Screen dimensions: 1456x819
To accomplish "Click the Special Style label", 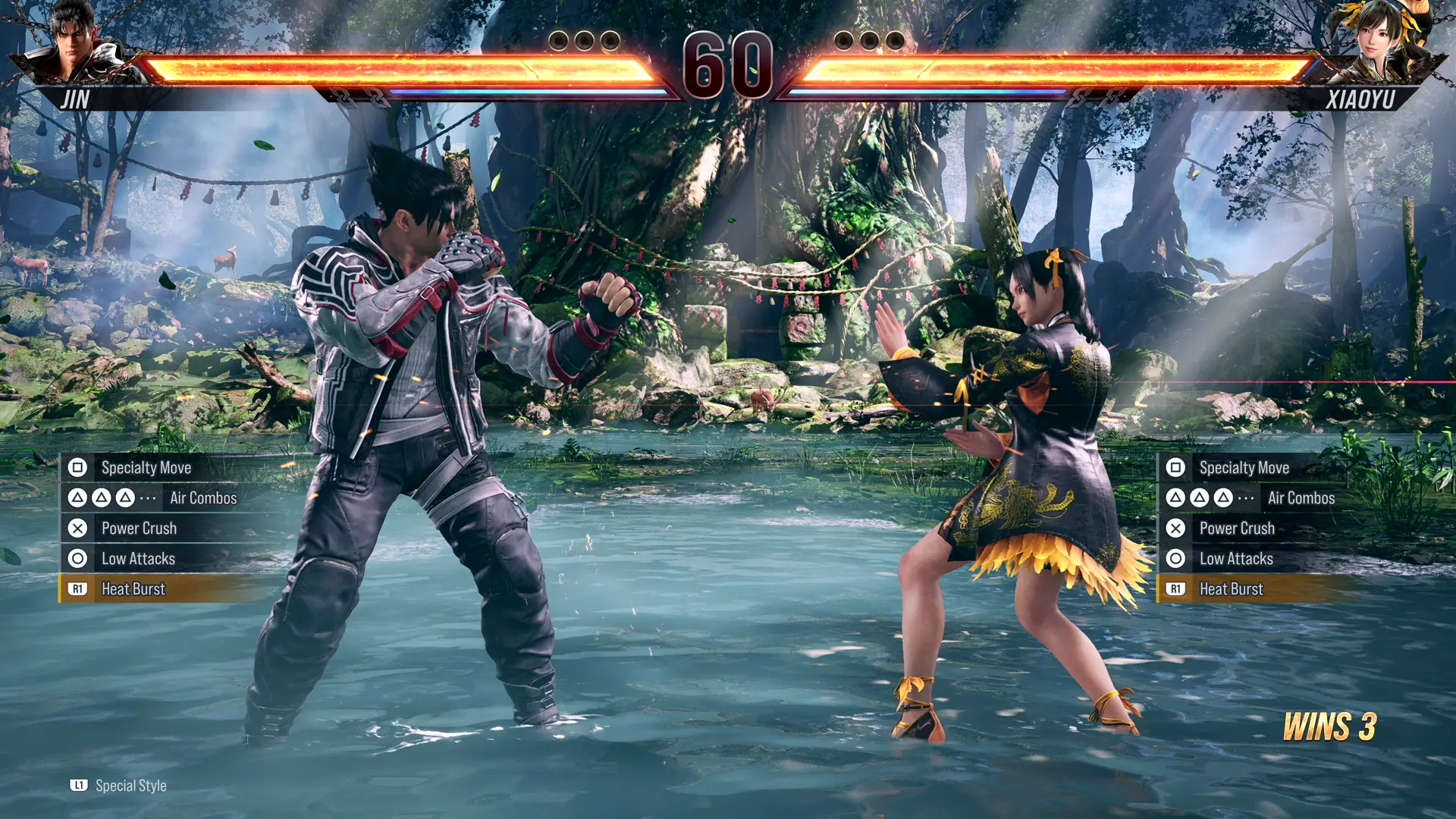I will tap(130, 786).
